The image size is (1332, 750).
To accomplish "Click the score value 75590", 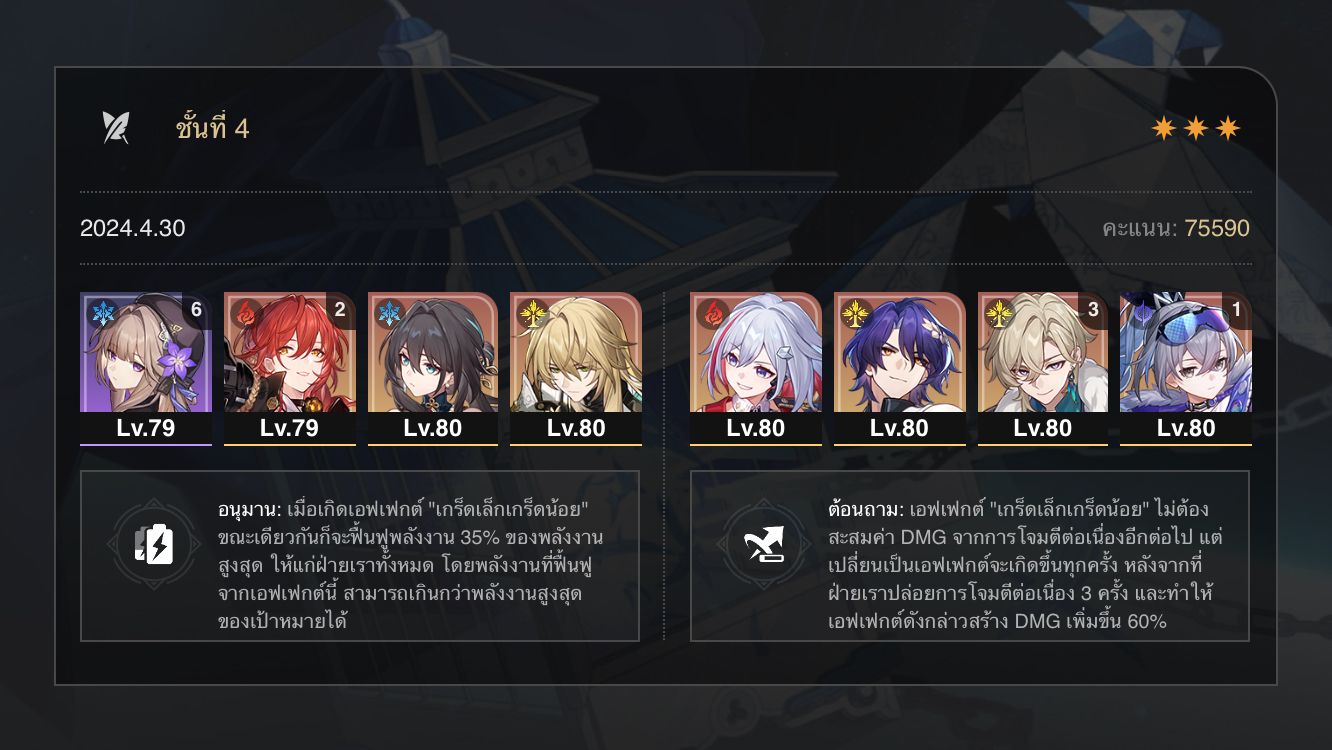I will coord(1219,228).
